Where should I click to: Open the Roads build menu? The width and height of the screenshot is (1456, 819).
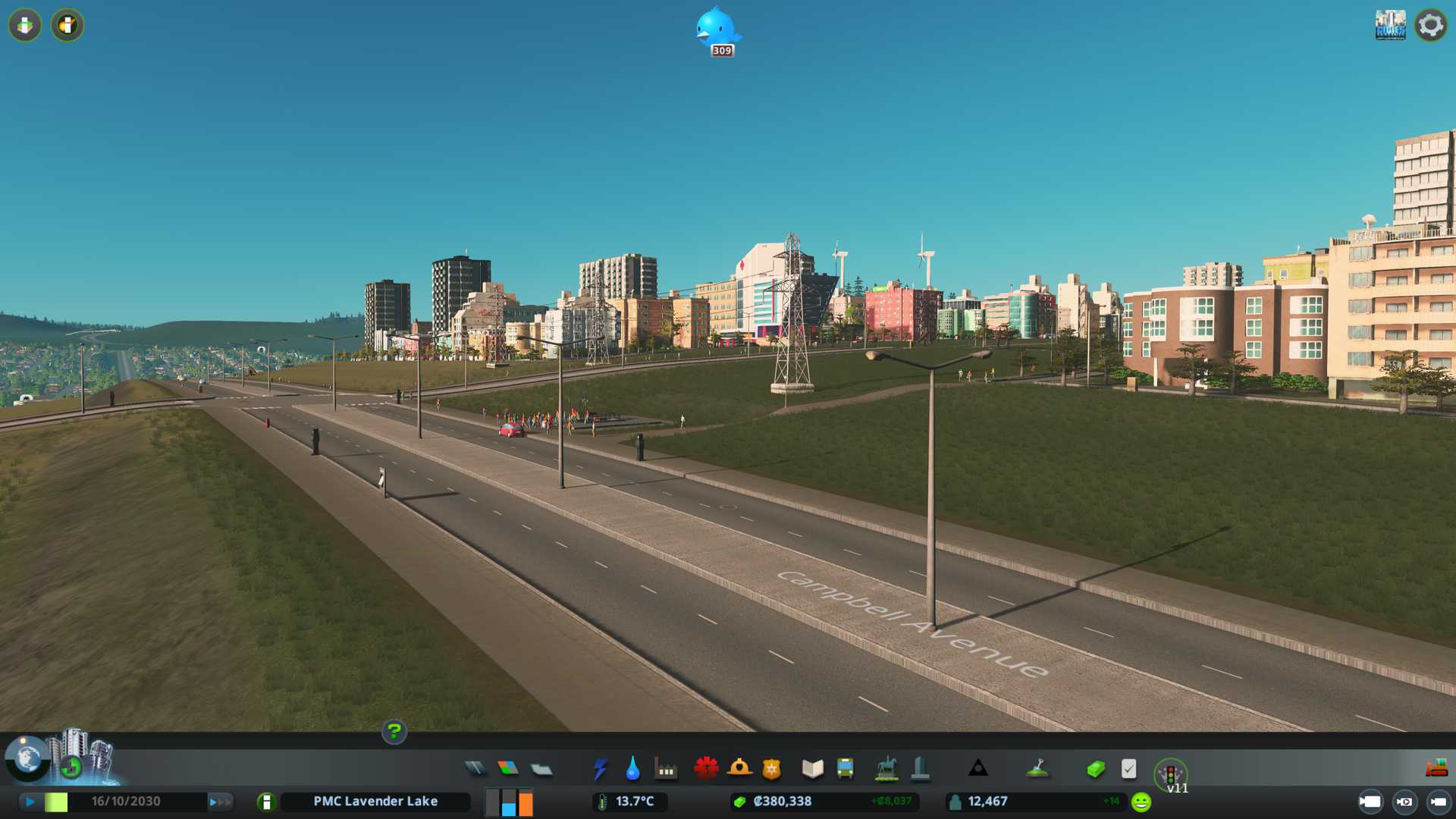click(475, 769)
